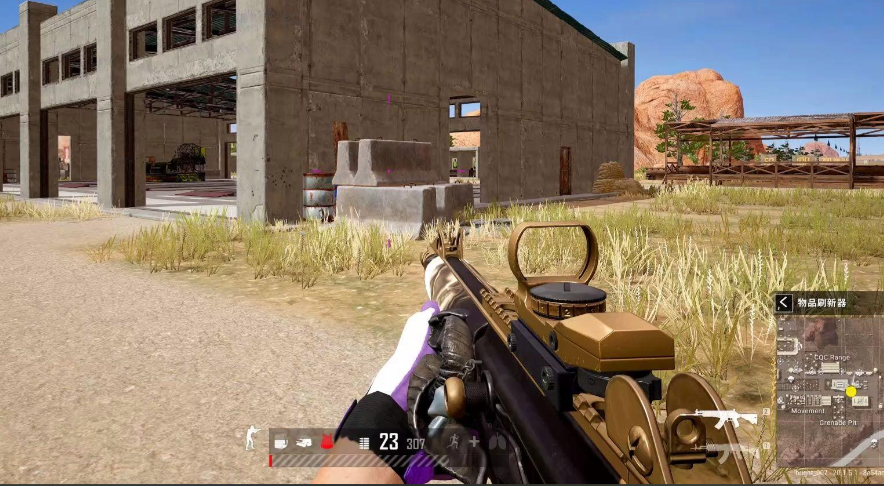The width and height of the screenshot is (884, 486).
Task: Click the fire mode bars icon beside ammo
Action: (364, 442)
